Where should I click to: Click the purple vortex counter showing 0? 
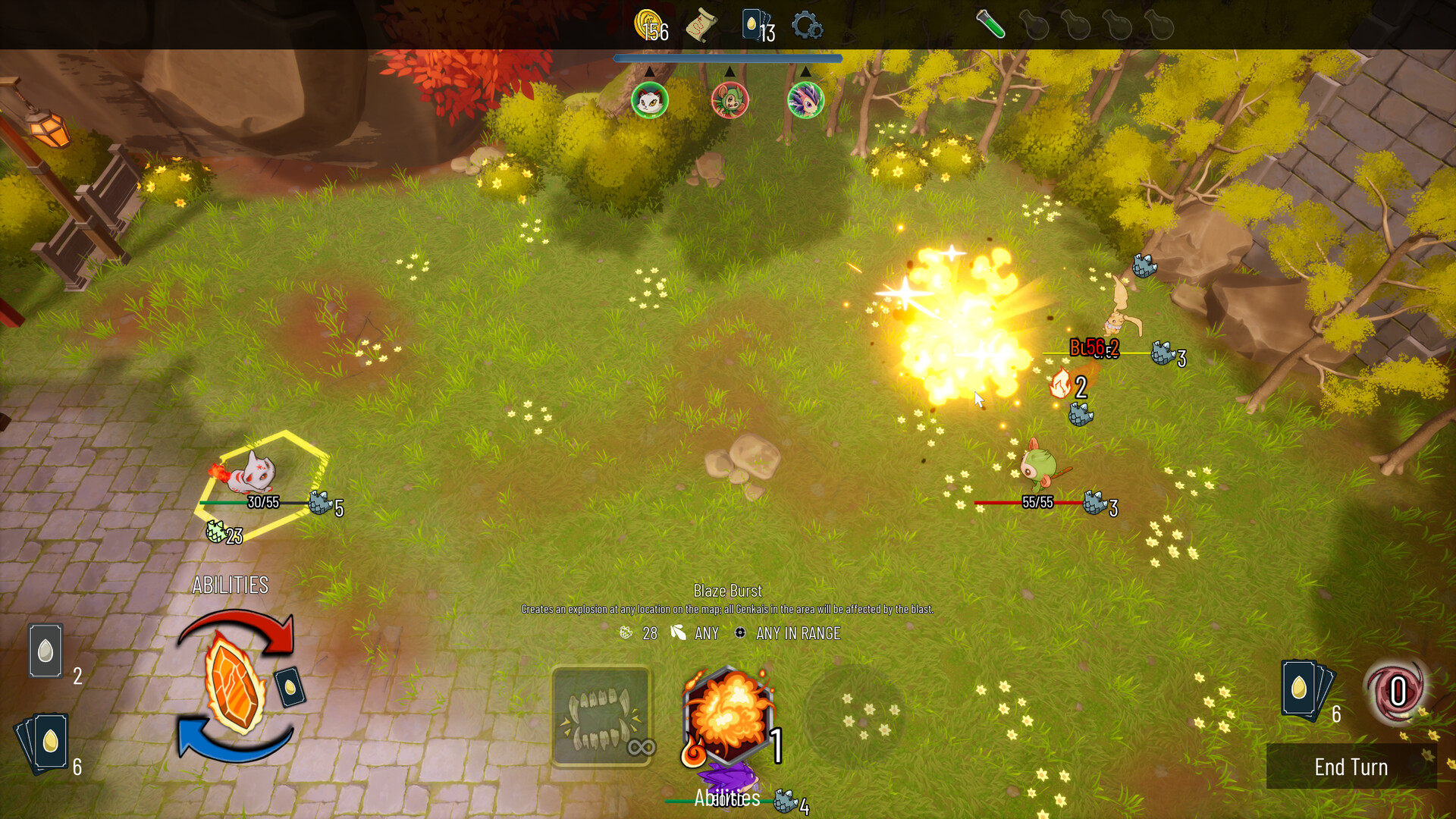pyautogui.click(x=1399, y=692)
